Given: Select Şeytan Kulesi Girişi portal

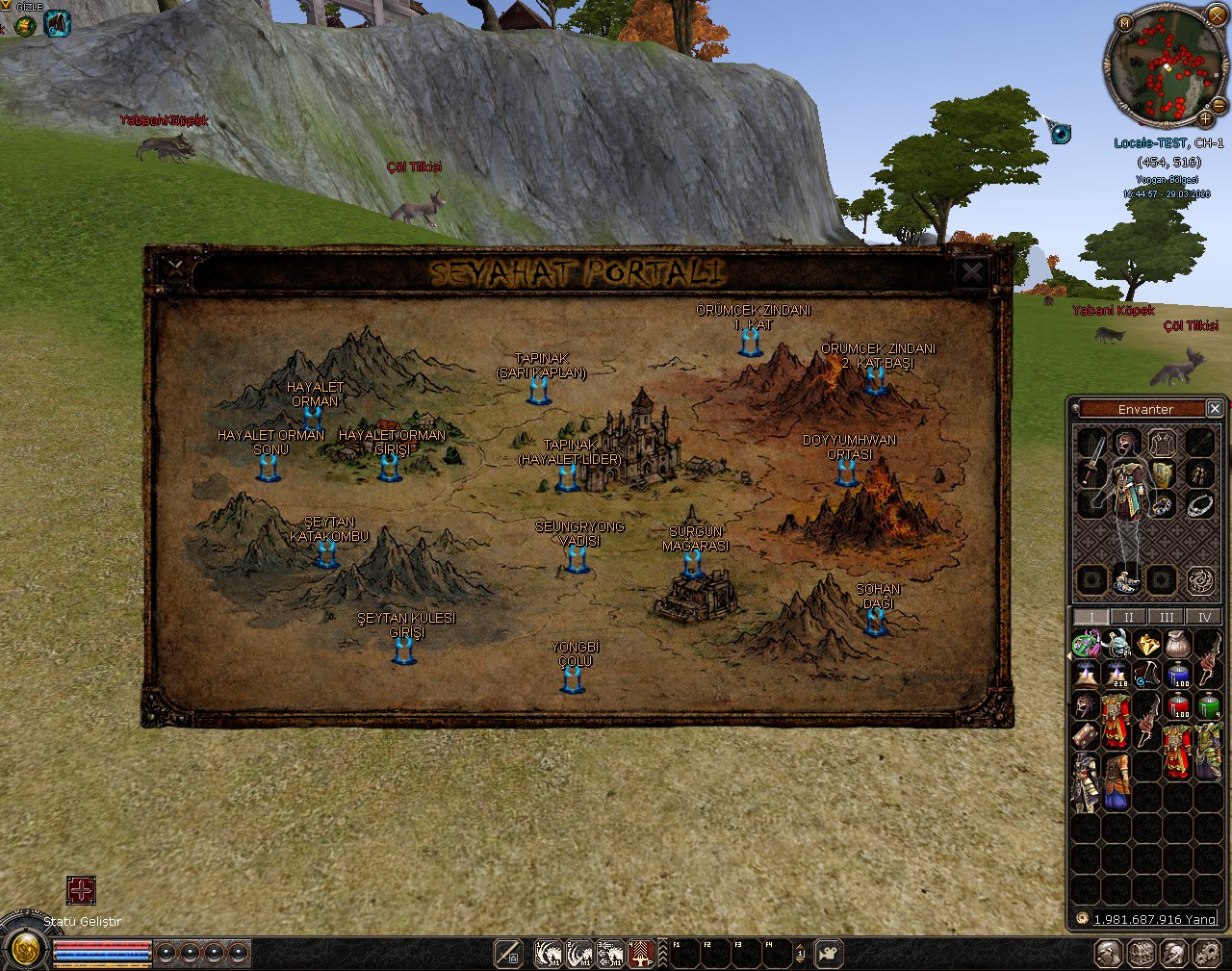Looking at the screenshot, I should (x=404, y=651).
